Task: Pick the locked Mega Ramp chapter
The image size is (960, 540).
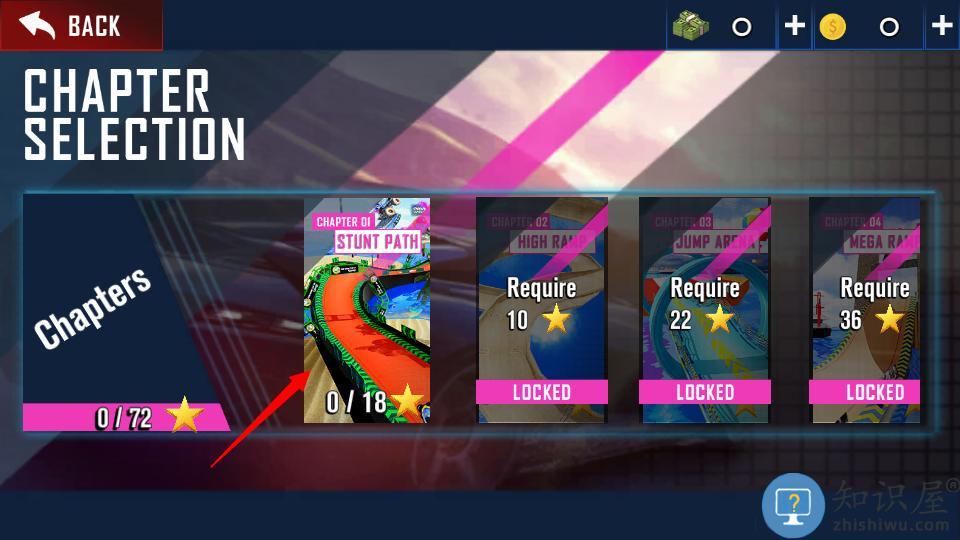Action: point(864,310)
